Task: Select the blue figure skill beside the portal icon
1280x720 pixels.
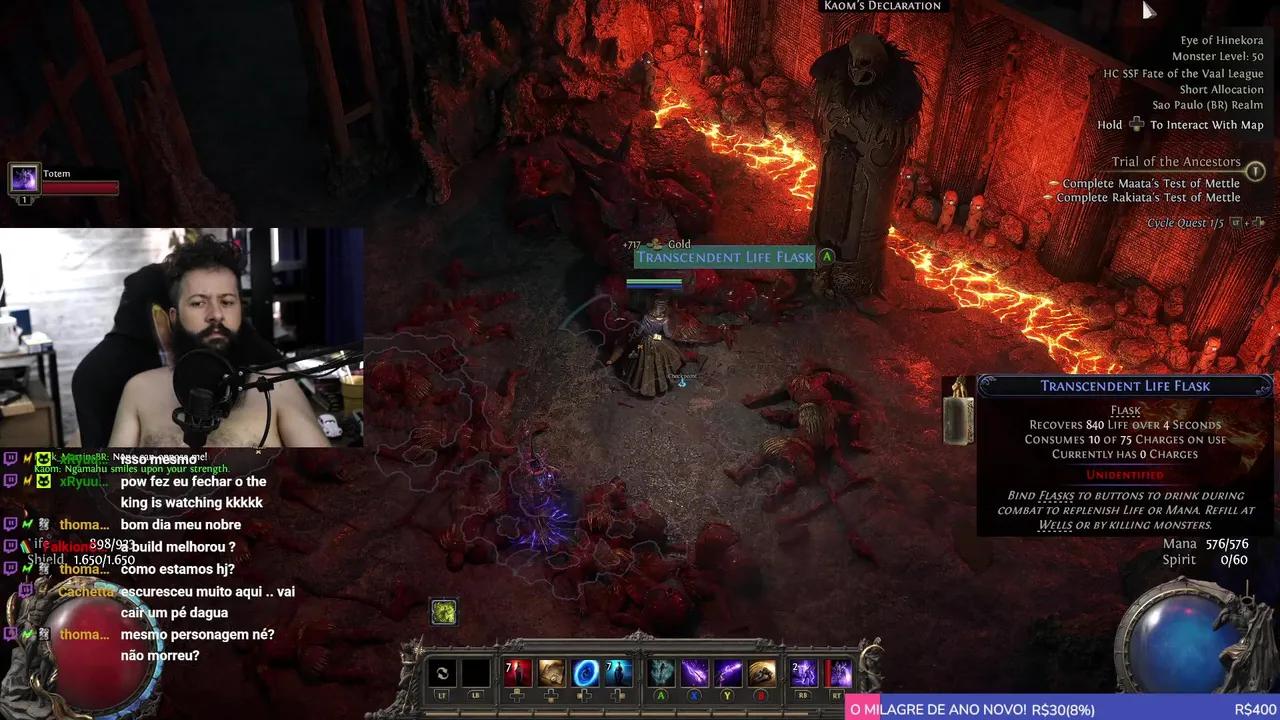Action: pos(618,671)
